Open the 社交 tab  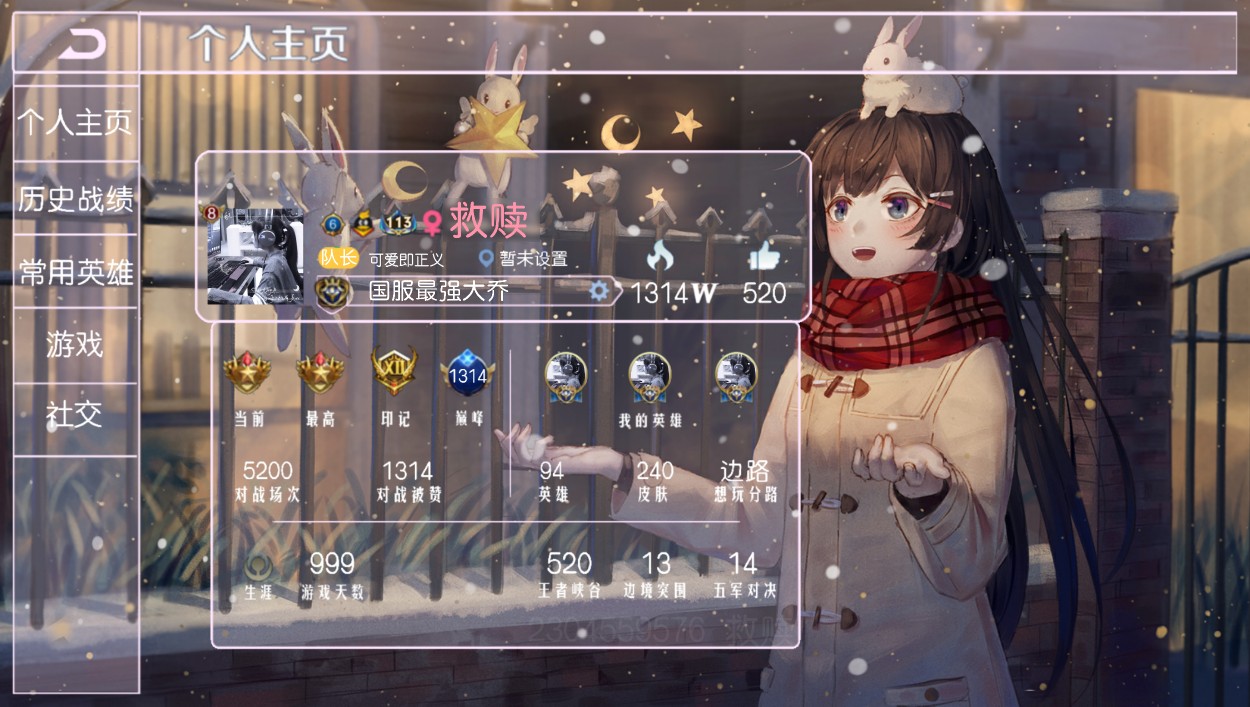tap(75, 415)
